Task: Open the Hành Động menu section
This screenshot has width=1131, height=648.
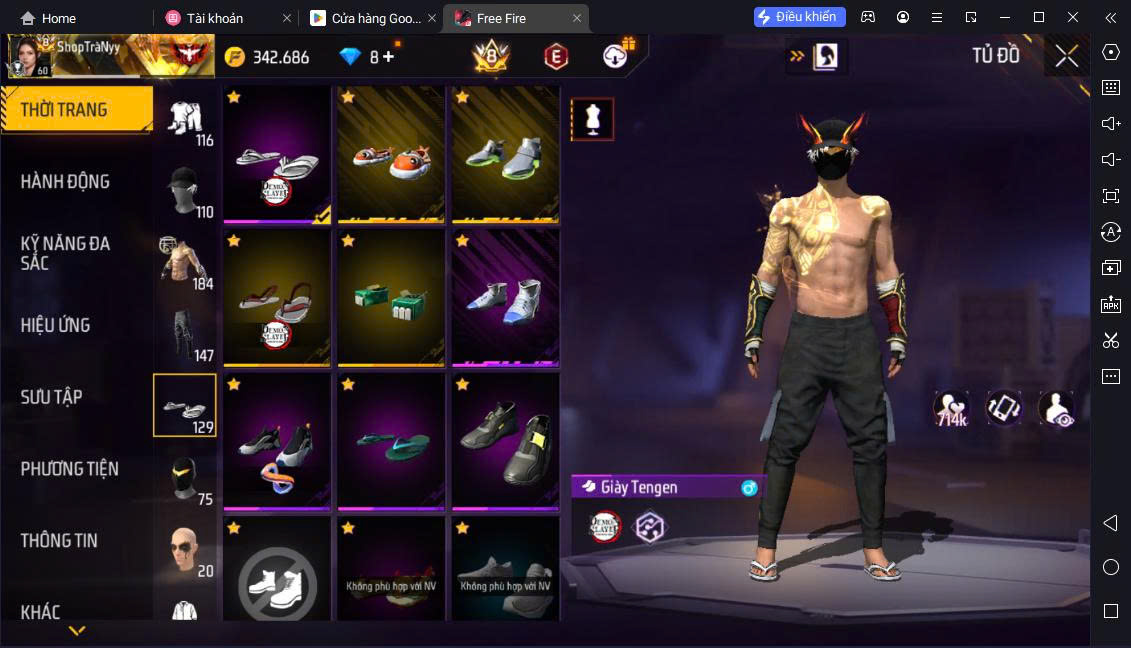Action: (66, 182)
